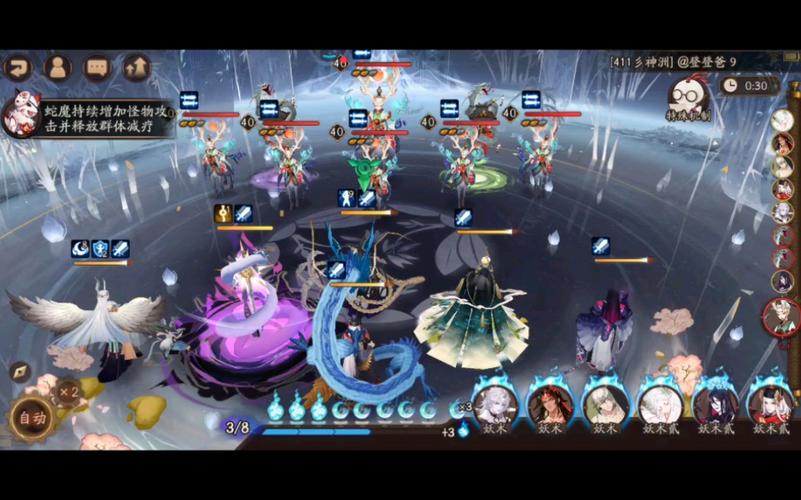Click the double up-arrow icon

(x=136, y=68)
